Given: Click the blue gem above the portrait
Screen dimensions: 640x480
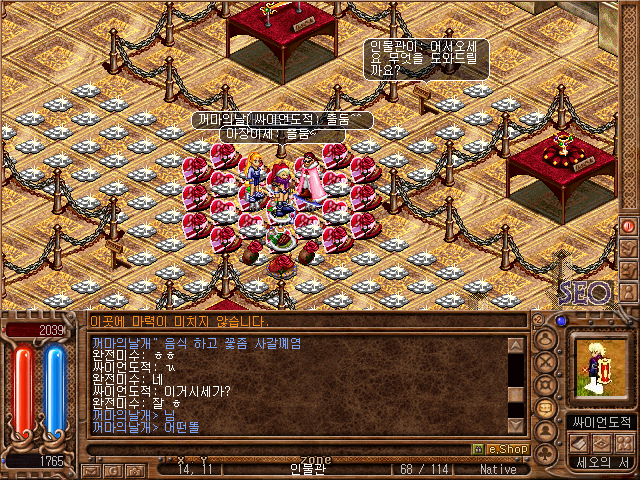Looking at the screenshot, I should coord(561,321).
